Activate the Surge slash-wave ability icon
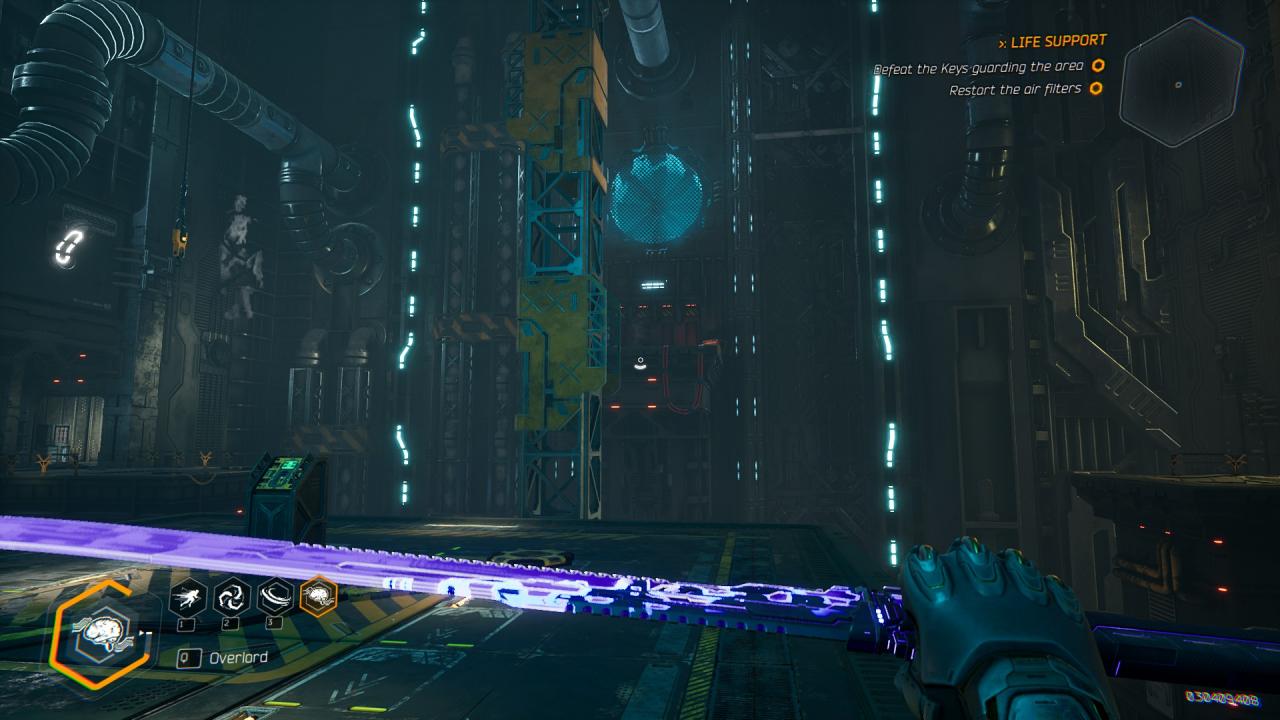Viewport: 1280px width, 720px height. 275,597
